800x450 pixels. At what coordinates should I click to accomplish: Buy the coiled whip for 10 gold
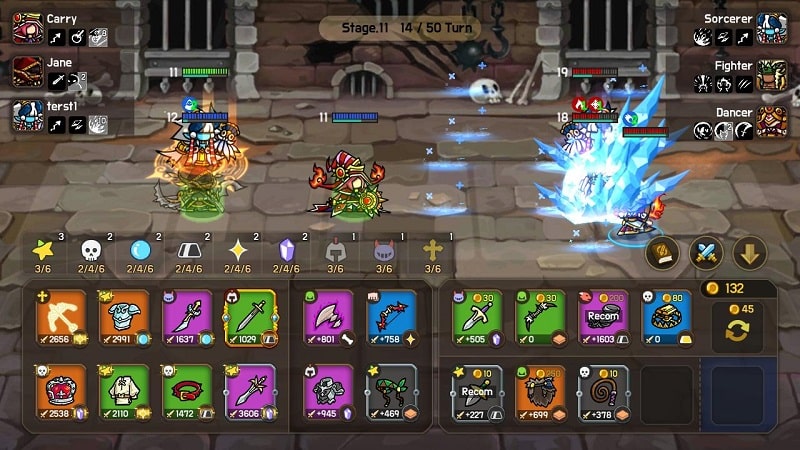click(x=603, y=389)
